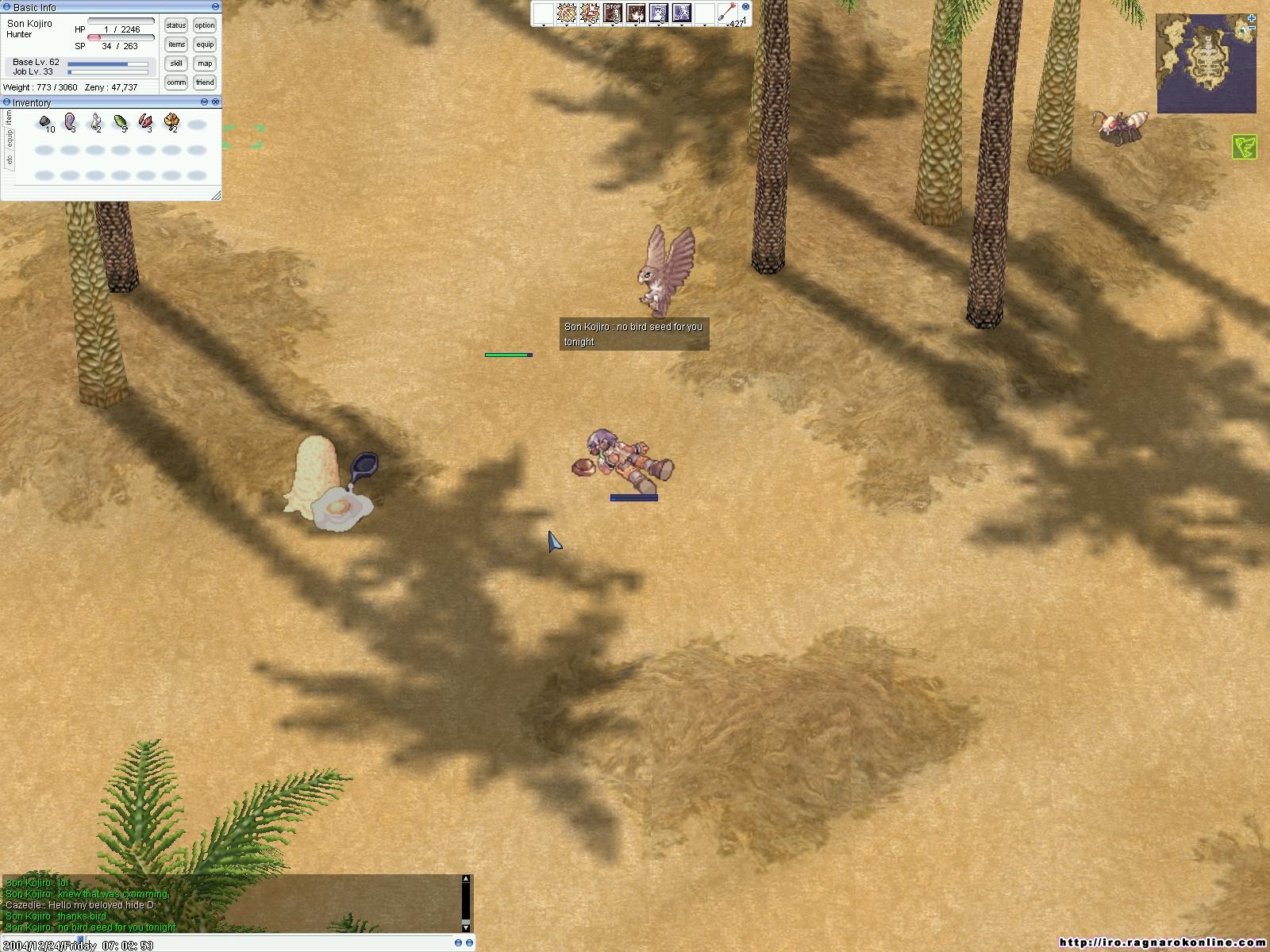Zoom in the minimap with plus button
The image size is (1270, 952).
pyautogui.click(x=1252, y=18)
